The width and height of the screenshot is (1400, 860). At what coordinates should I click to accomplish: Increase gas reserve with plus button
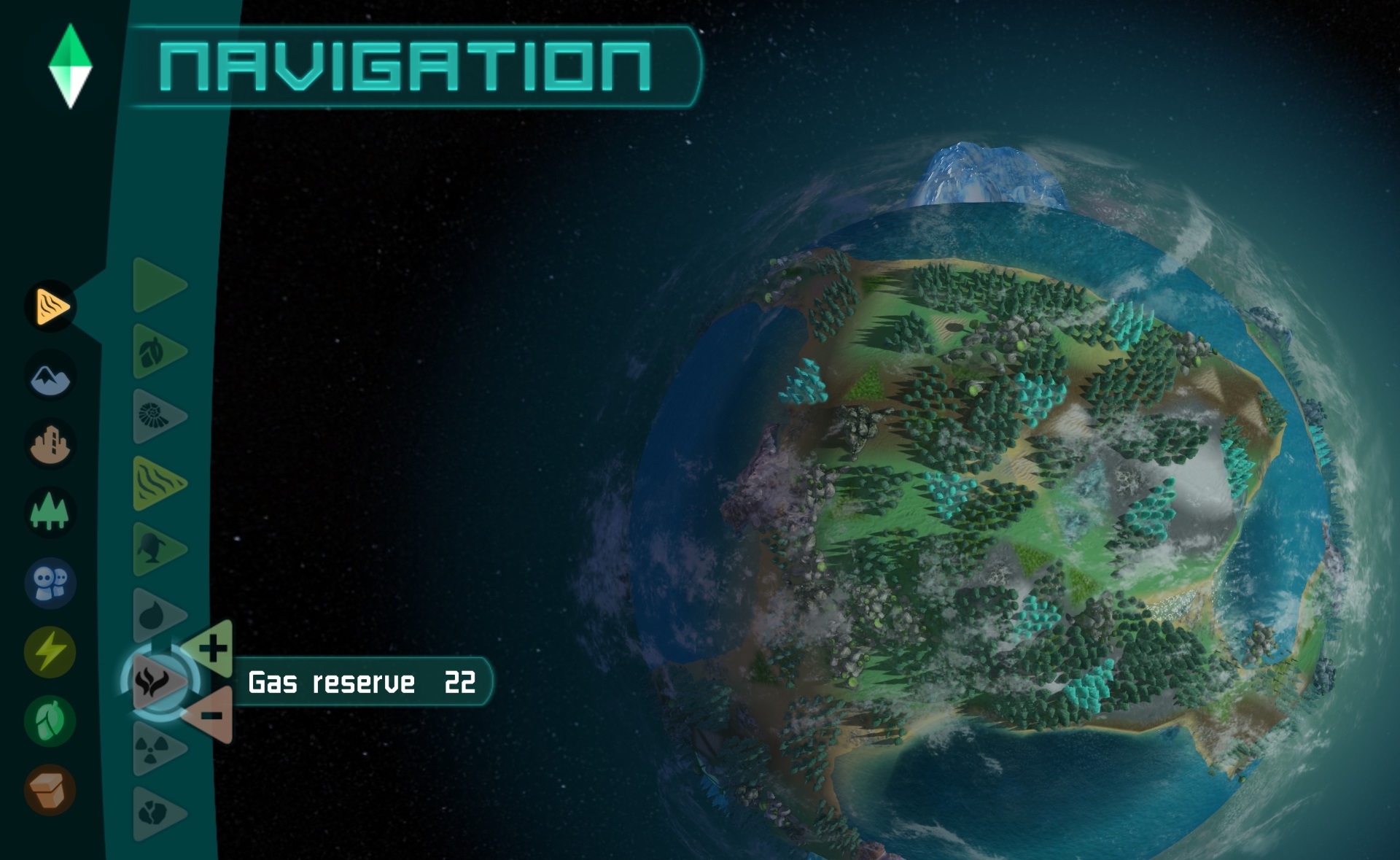pyautogui.click(x=212, y=648)
